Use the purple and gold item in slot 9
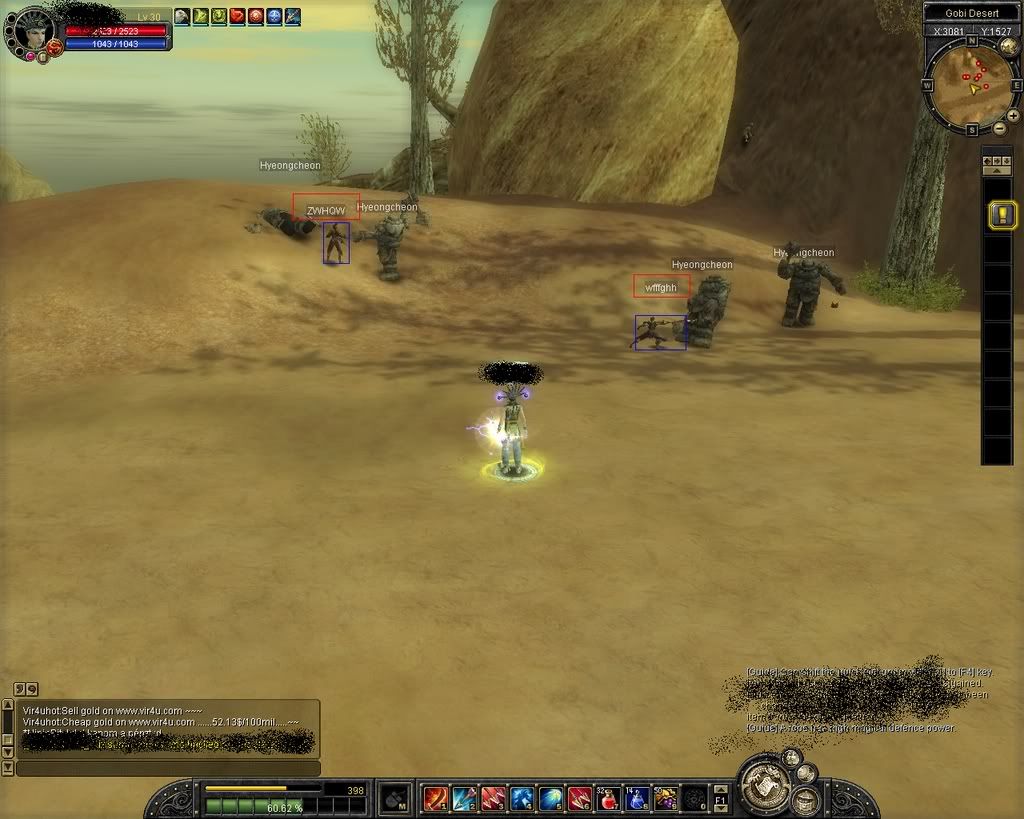1024x819 pixels. [665, 798]
